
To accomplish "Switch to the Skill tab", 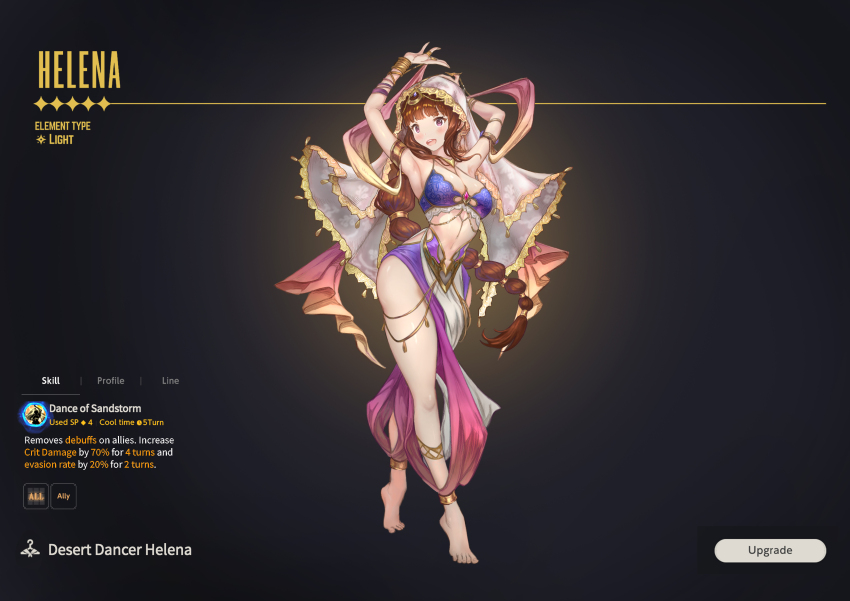I will 51,381.
